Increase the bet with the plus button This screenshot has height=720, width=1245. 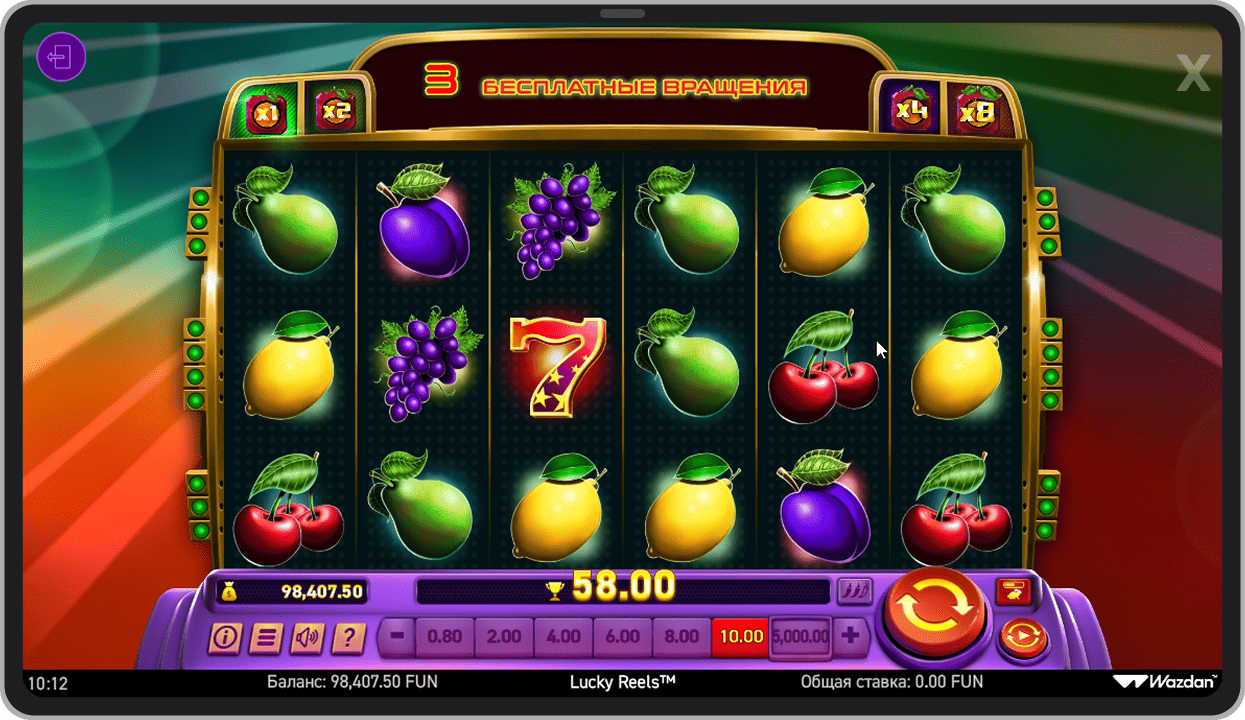[850, 636]
